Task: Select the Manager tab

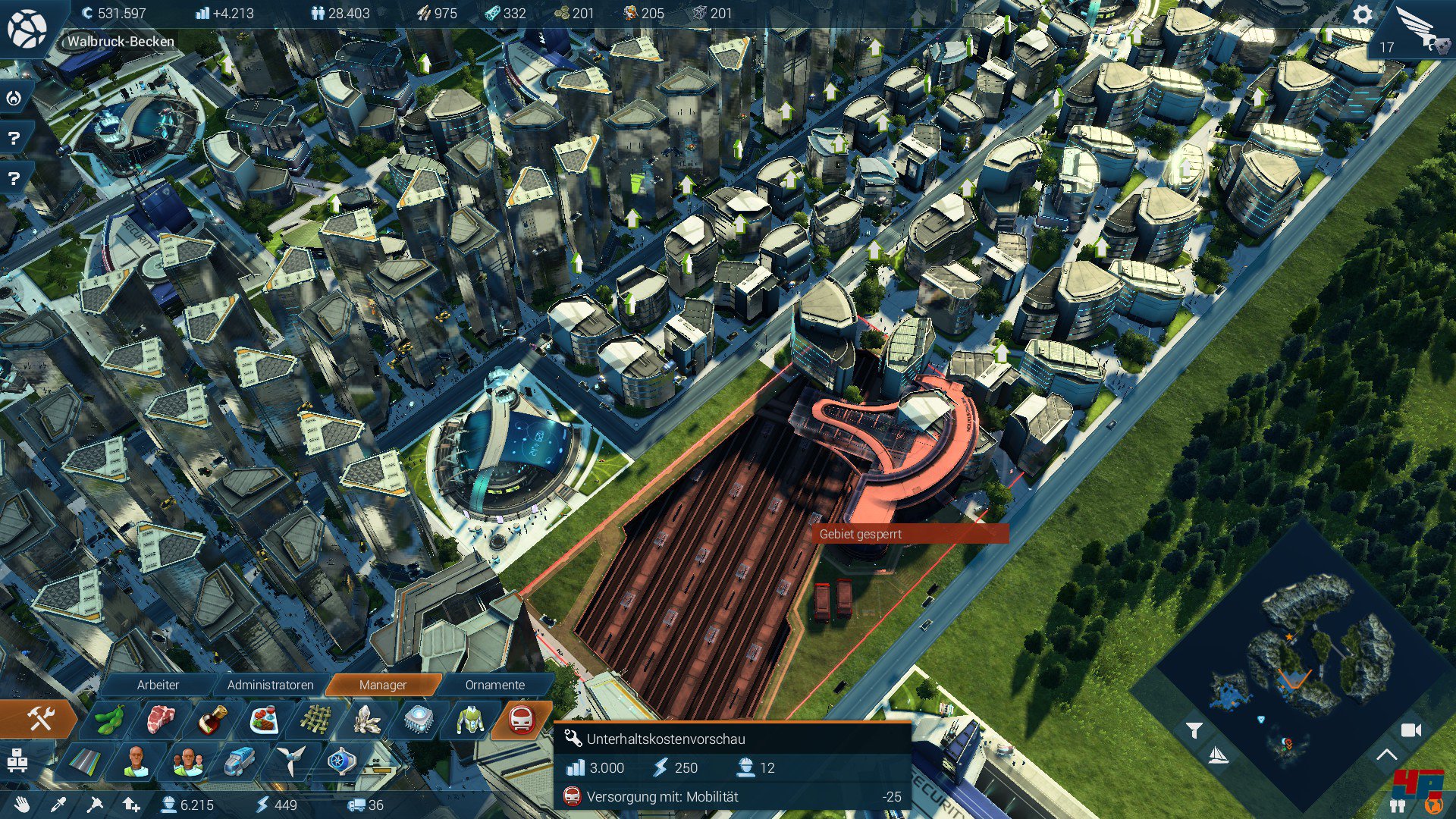Action: pos(382,685)
